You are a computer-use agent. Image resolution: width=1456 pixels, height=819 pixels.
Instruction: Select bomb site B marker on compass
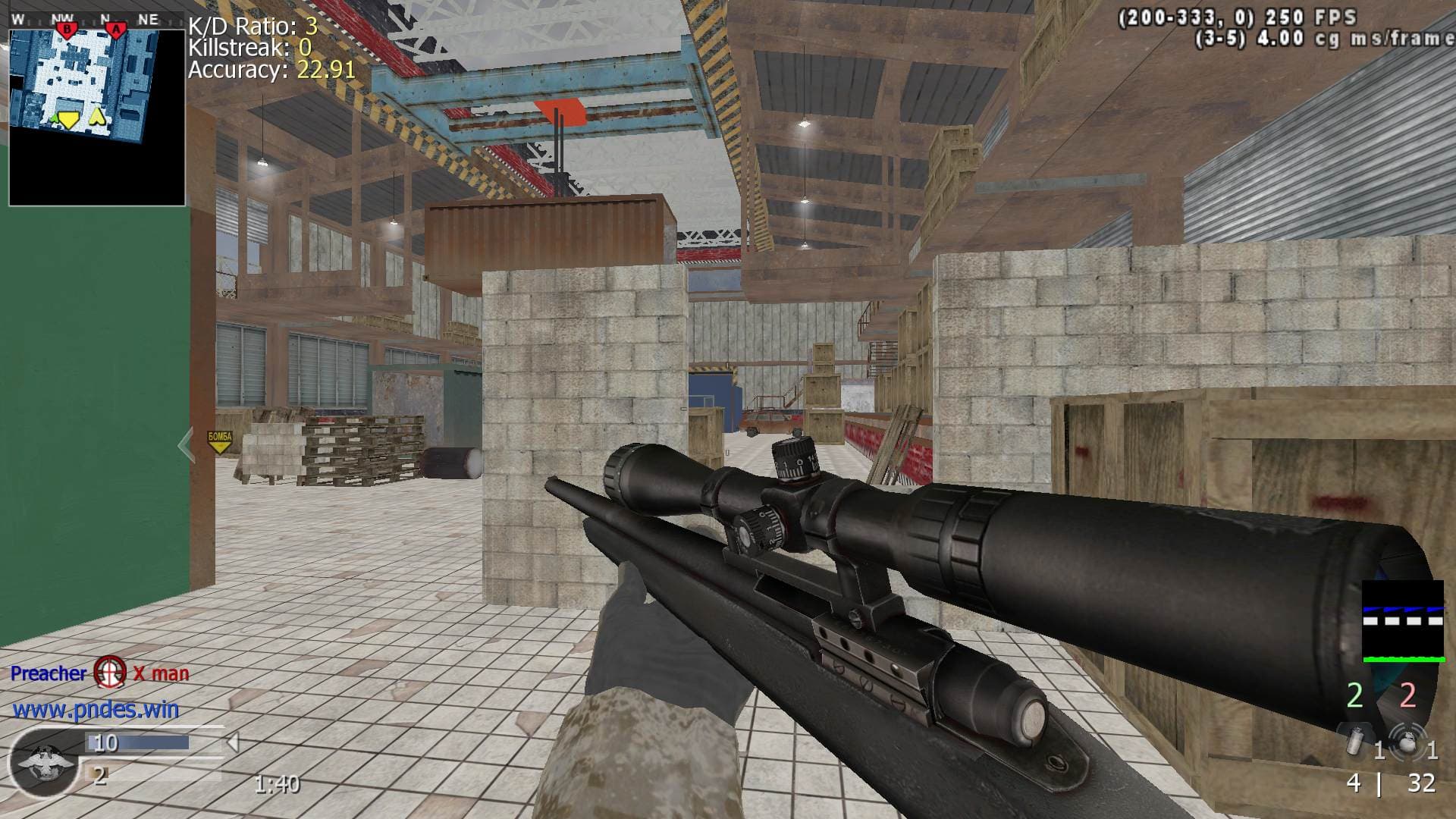[x=67, y=30]
